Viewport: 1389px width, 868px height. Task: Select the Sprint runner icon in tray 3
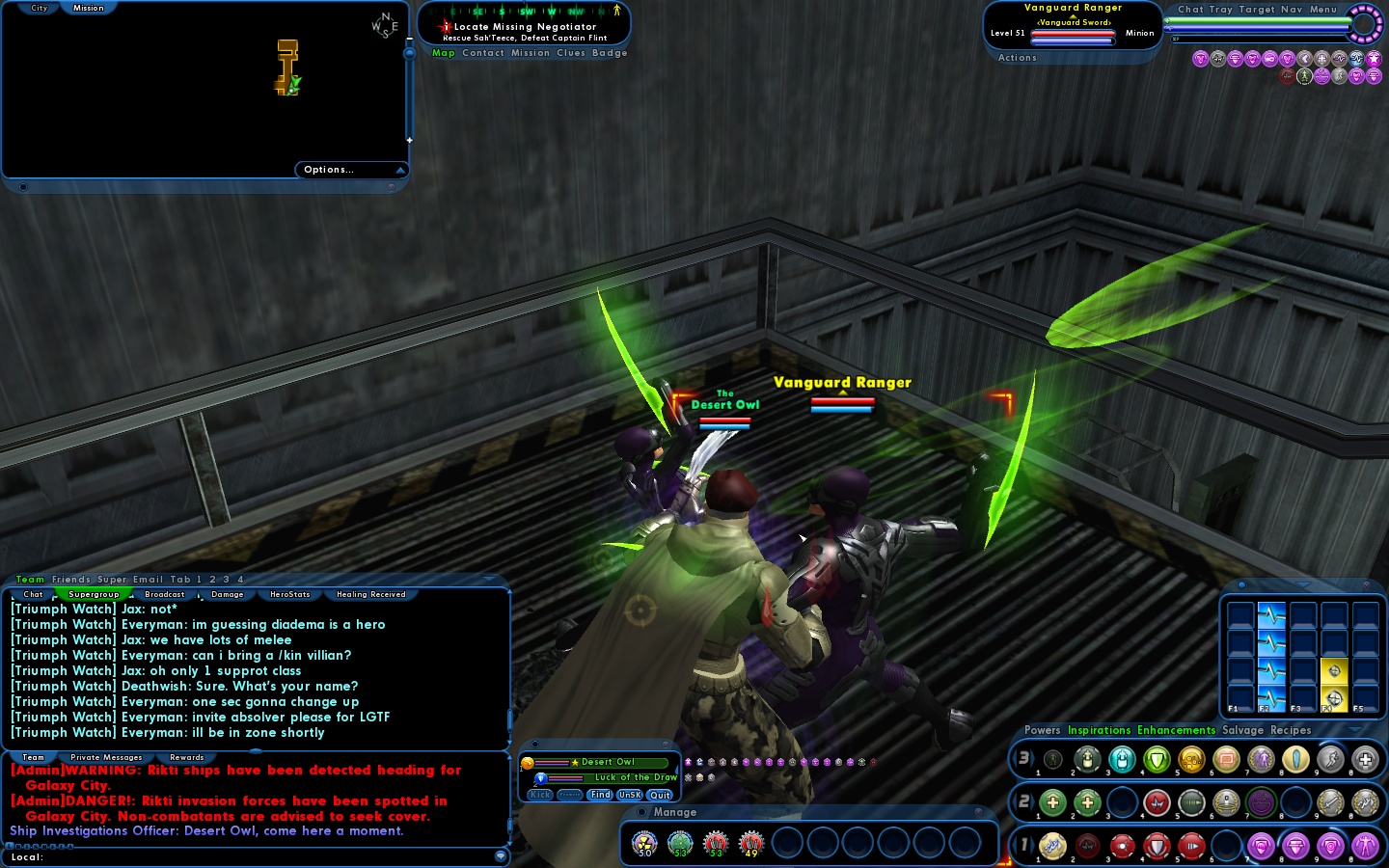[x=1329, y=760]
